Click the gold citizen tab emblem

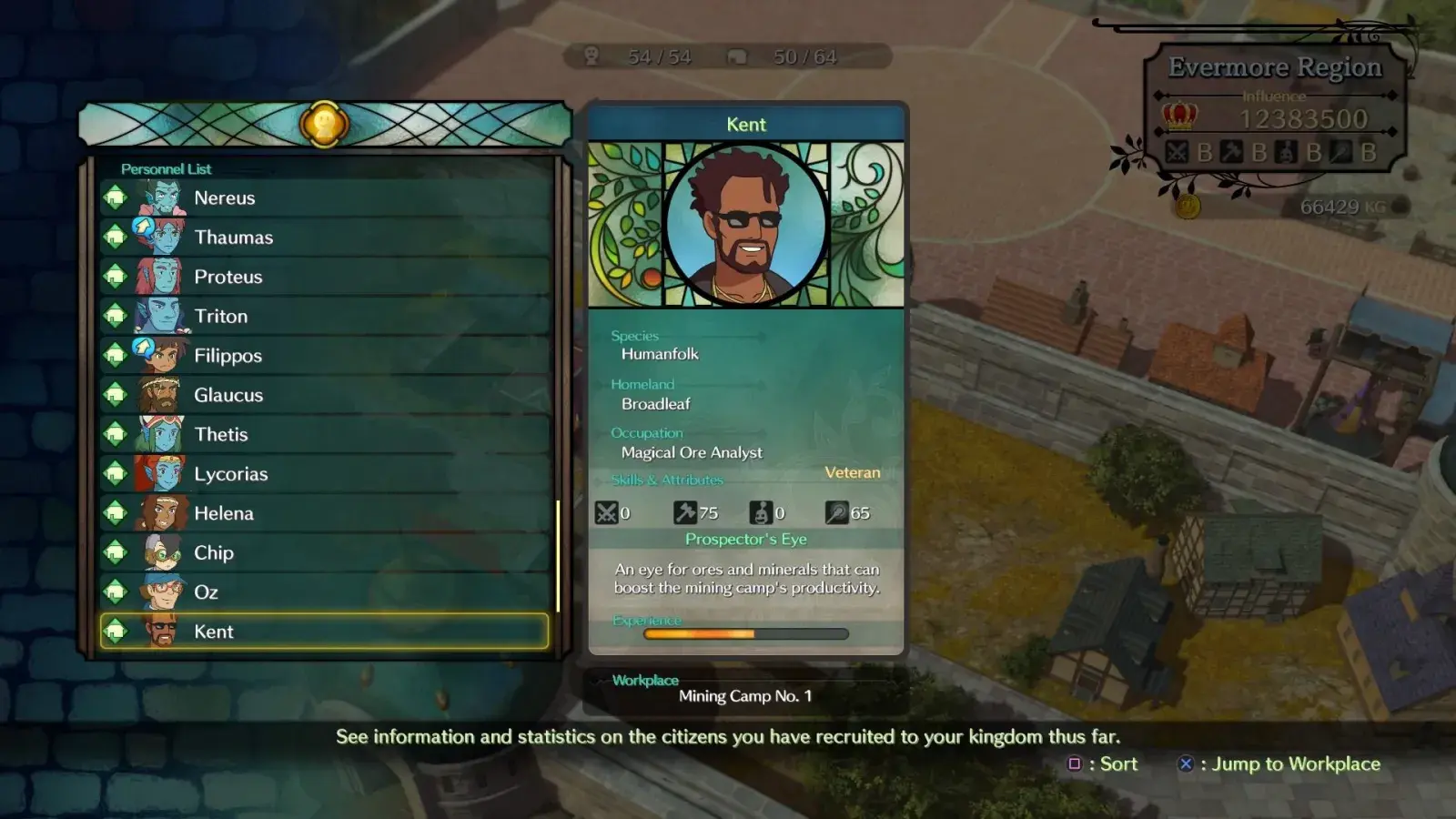324,124
